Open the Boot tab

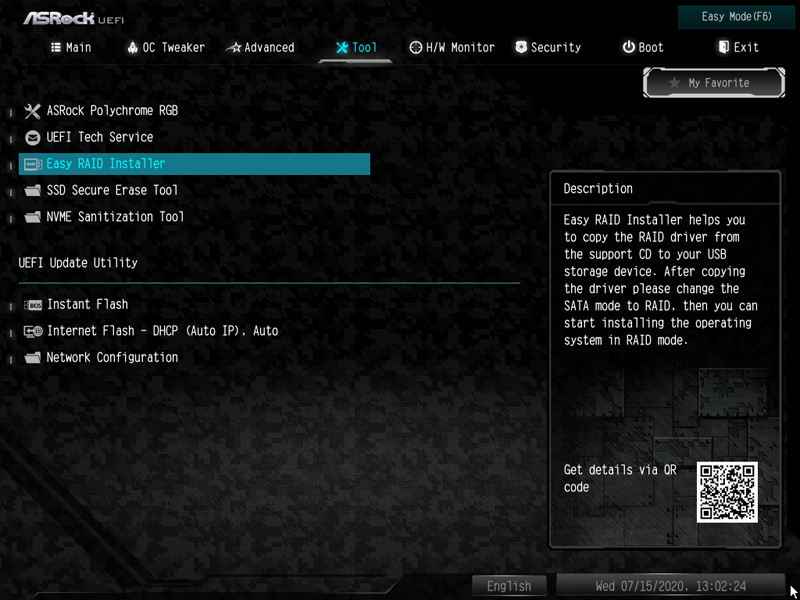tap(643, 47)
